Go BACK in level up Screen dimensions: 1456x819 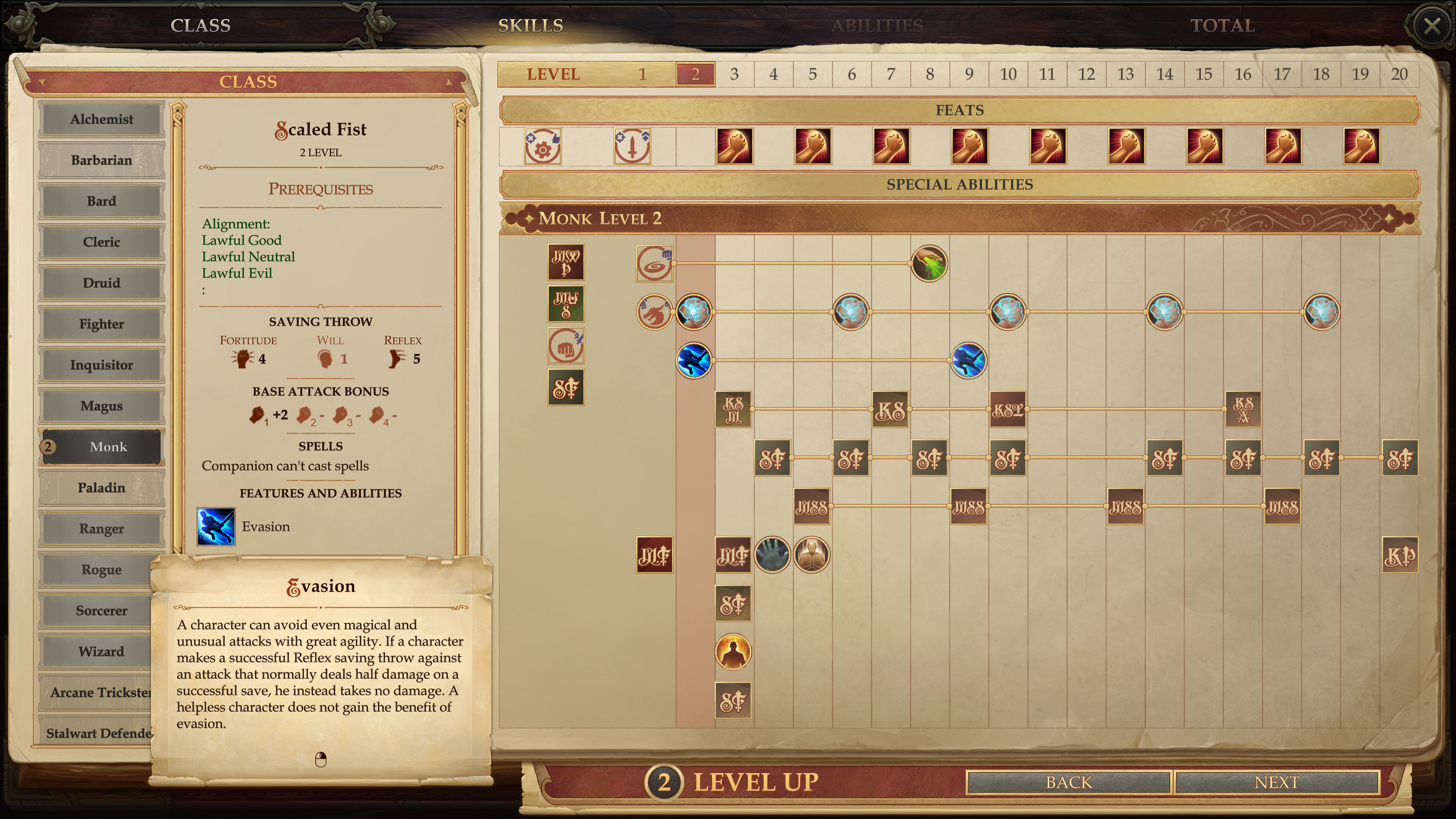(x=1068, y=782)
